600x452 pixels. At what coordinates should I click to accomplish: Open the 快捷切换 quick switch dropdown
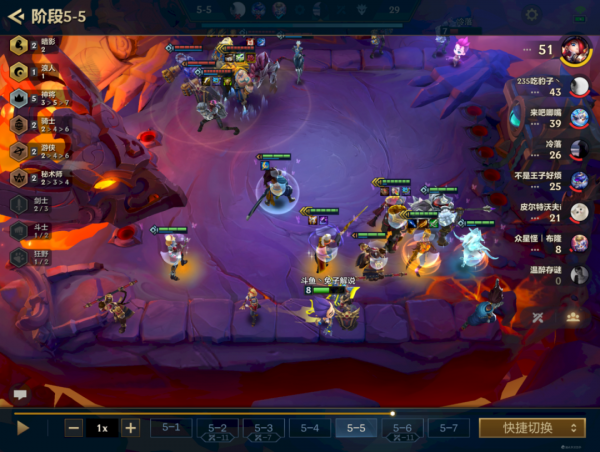pyautogui.click(x=531, y=428)
